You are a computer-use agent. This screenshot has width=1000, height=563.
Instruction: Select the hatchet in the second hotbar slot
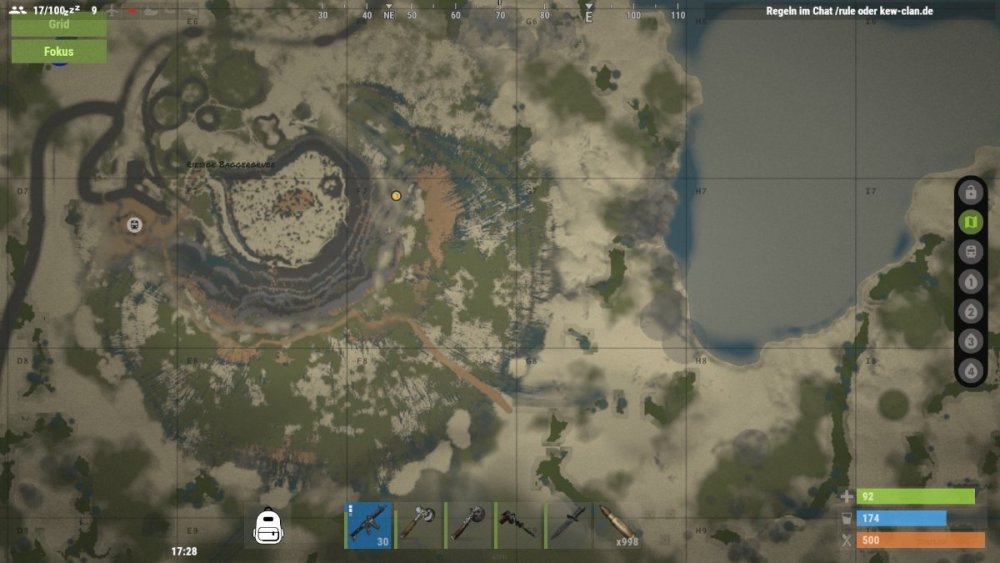pos(418,525)
